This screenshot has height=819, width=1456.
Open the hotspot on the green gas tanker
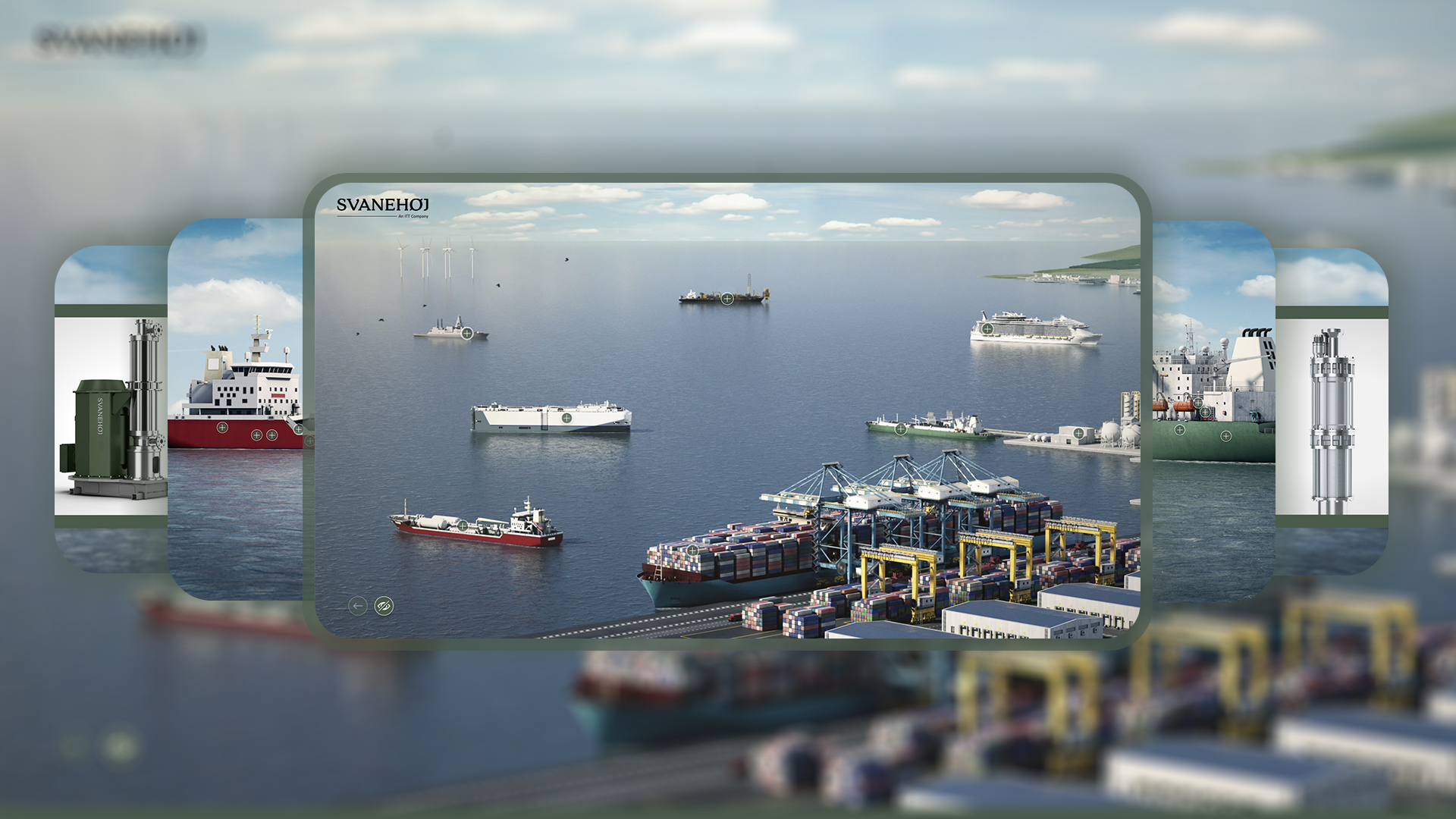[901, 429]
